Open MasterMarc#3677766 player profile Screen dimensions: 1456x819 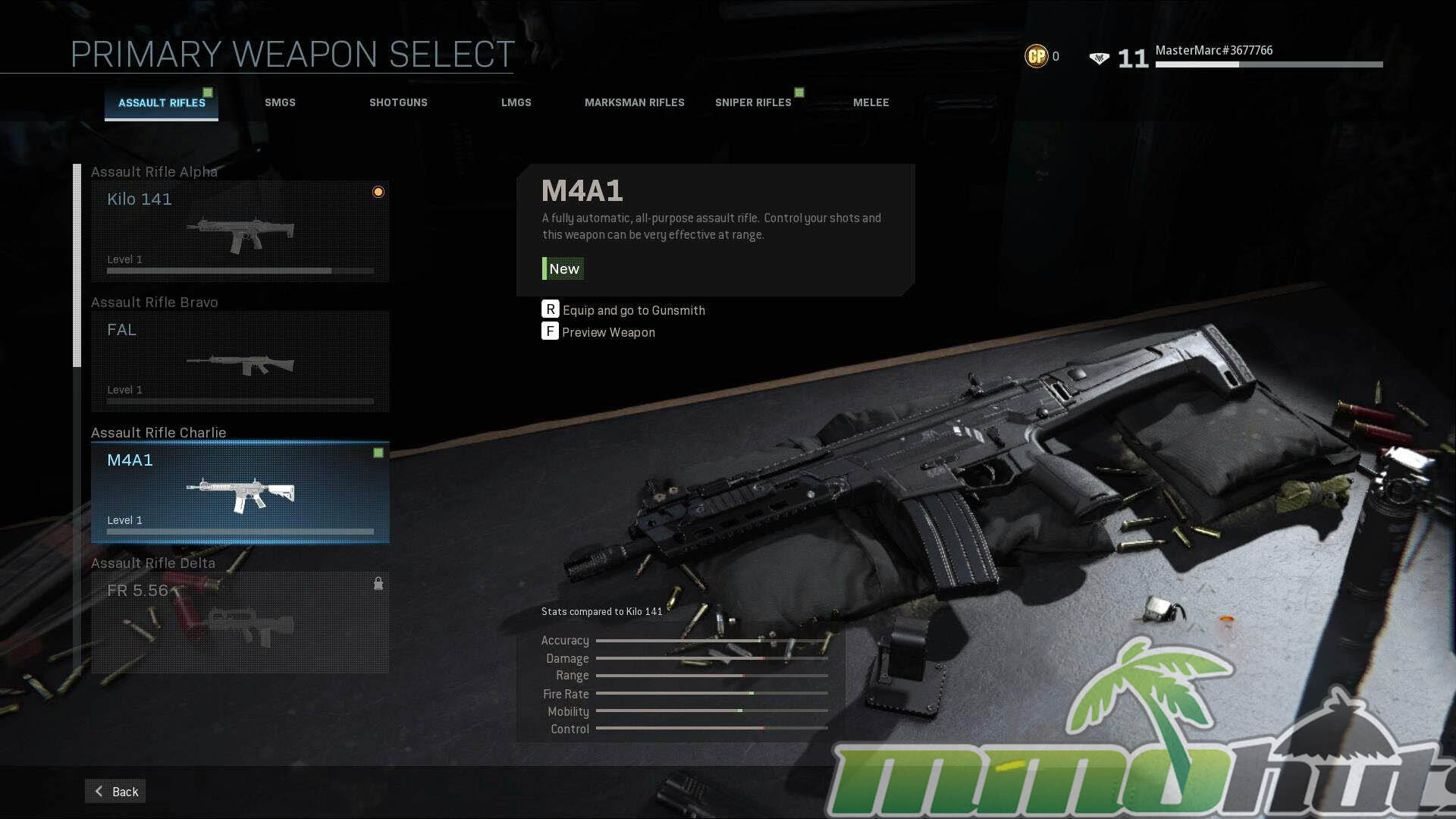point(1213,51)
